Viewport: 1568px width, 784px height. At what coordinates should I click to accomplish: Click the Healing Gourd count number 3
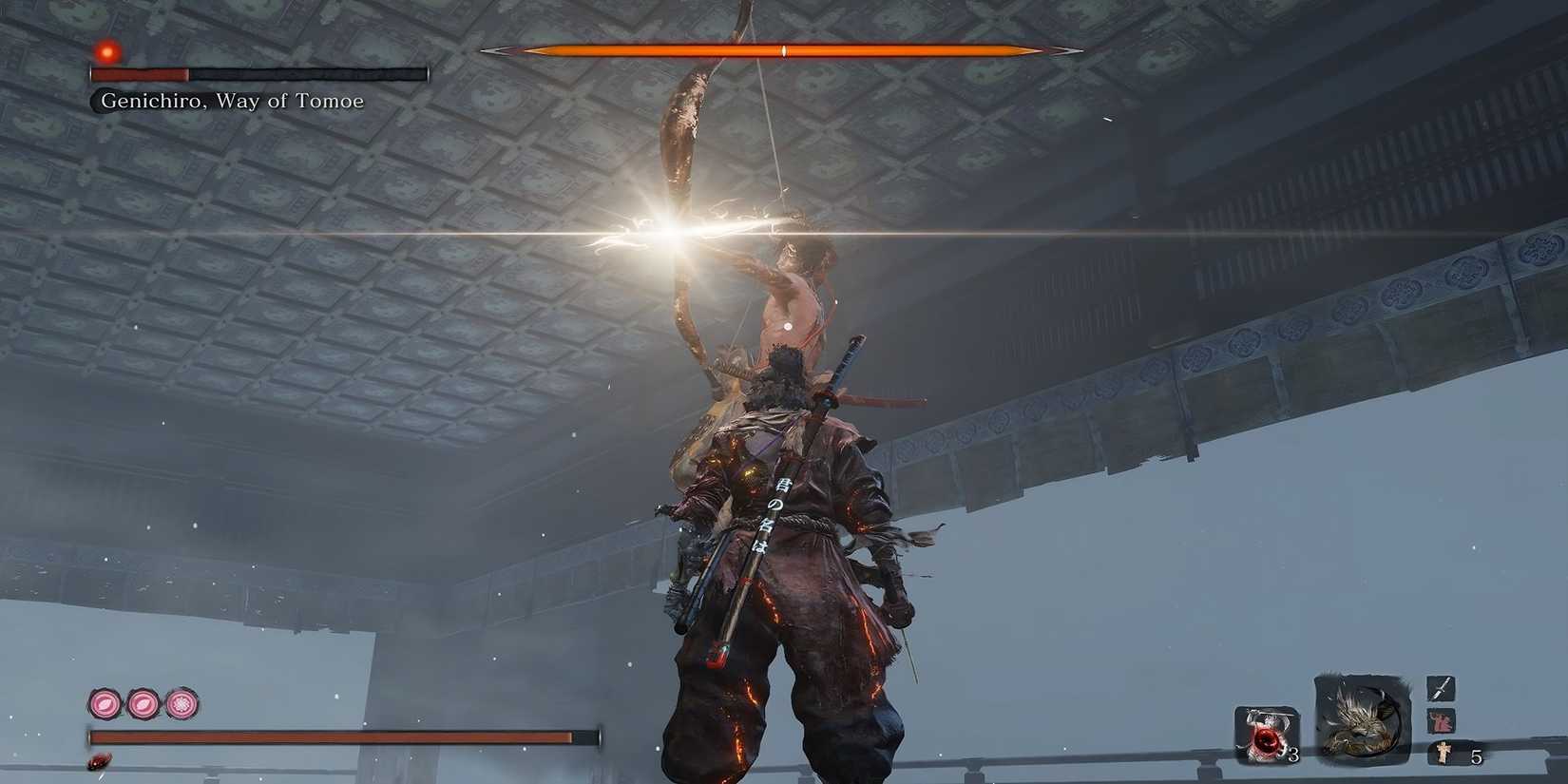(1293, 755)
